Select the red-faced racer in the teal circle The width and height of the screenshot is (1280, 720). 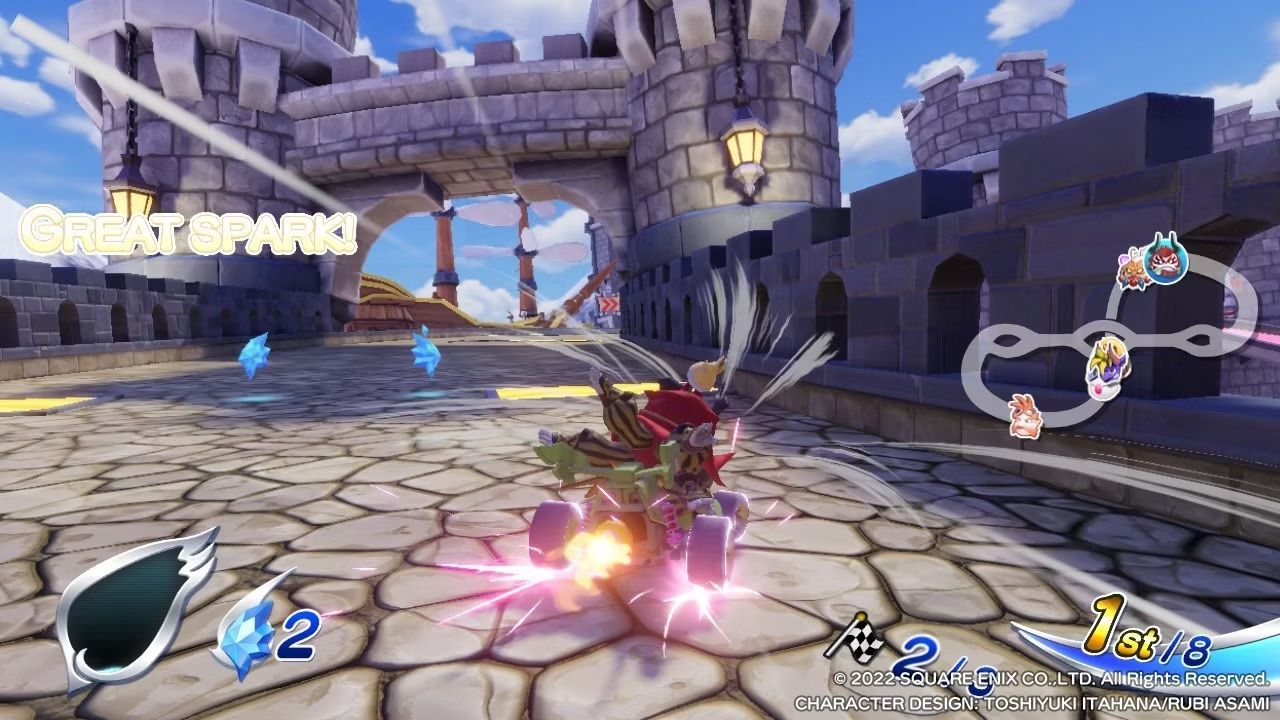(1165, 260)
